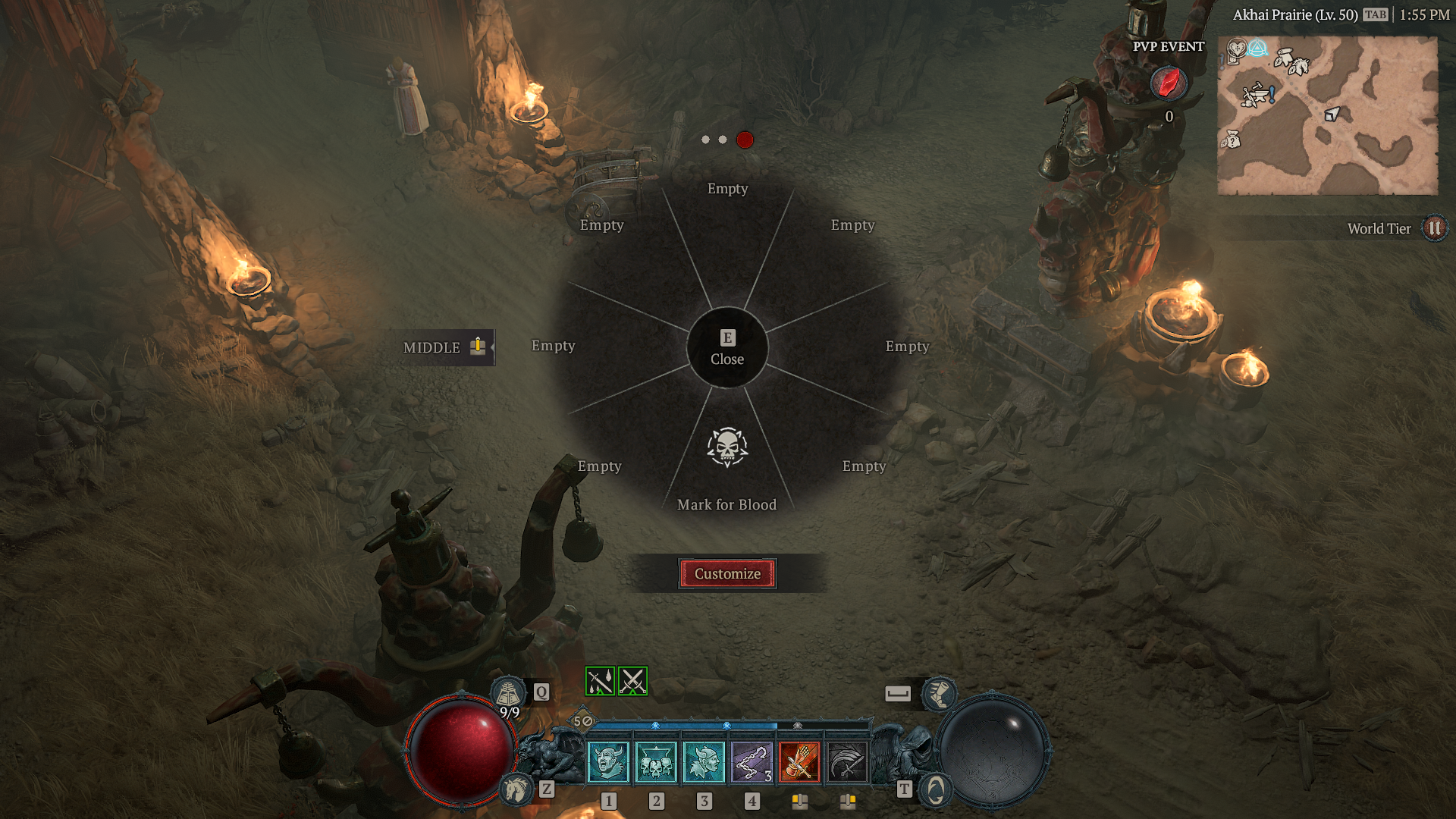Select the left Empty emote wheel slot

click(553, 346)
